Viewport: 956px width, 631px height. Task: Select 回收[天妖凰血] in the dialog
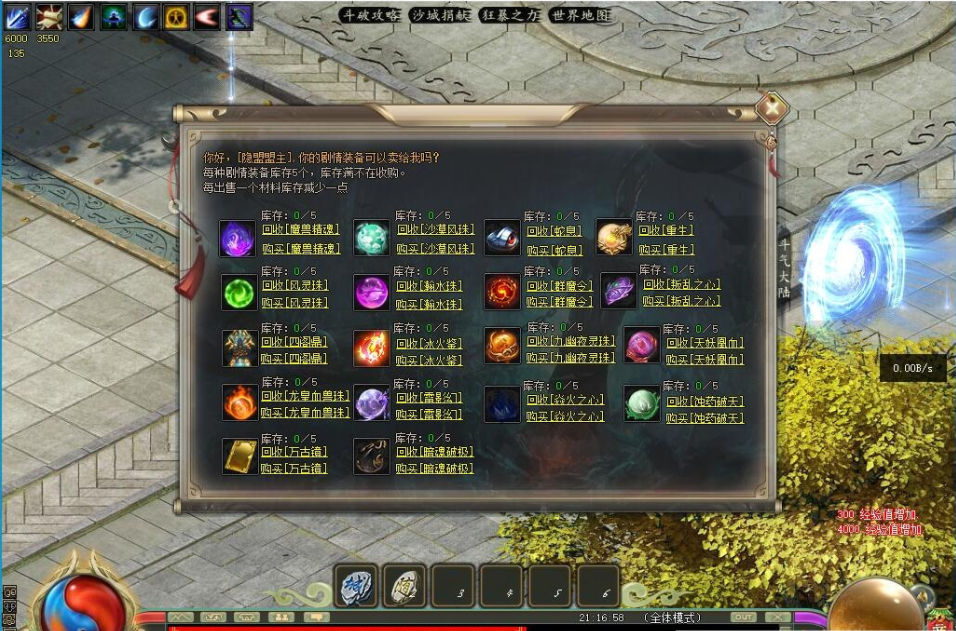point(705,343)
